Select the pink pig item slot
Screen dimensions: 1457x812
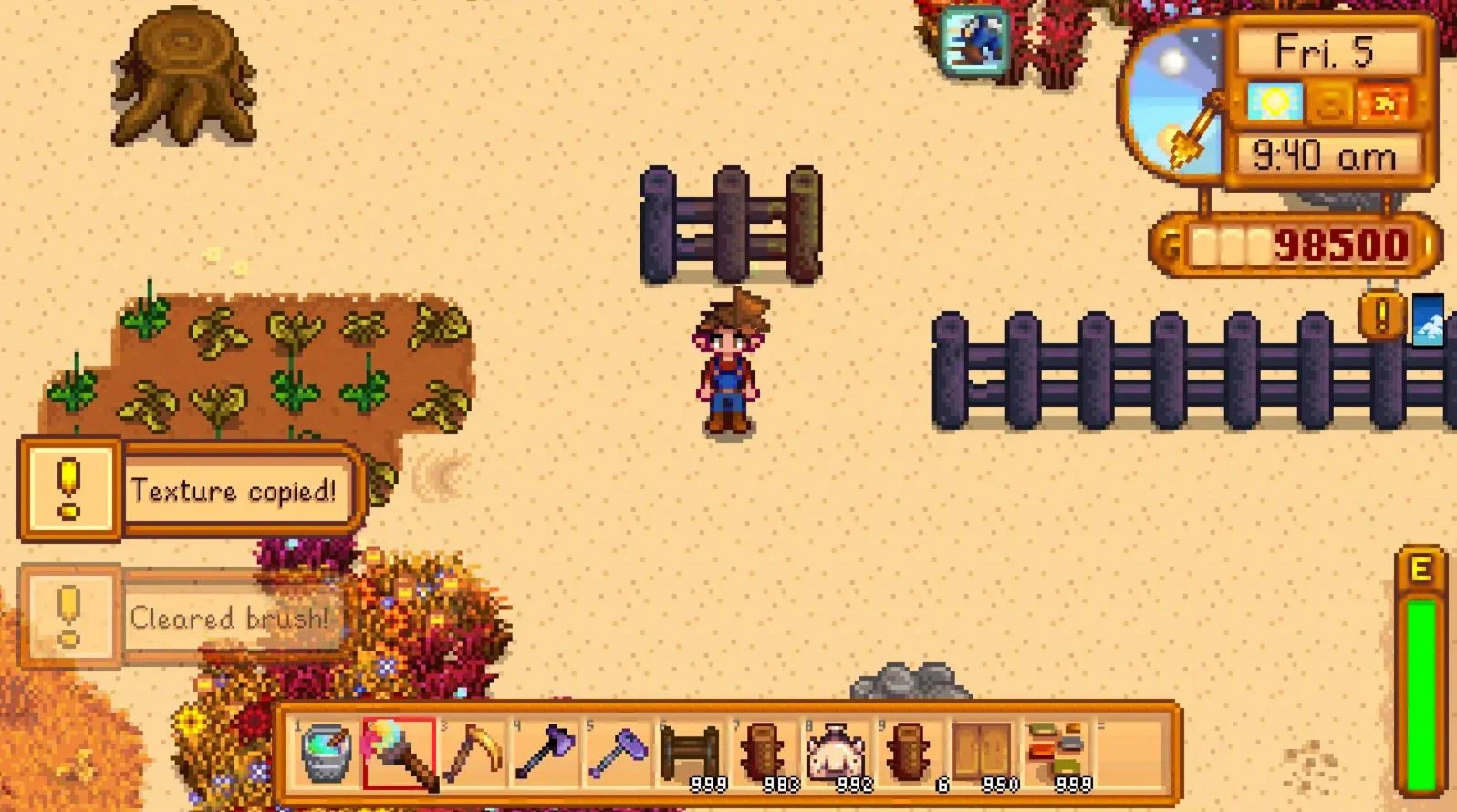pyautogui.click(x=837, y=755)
